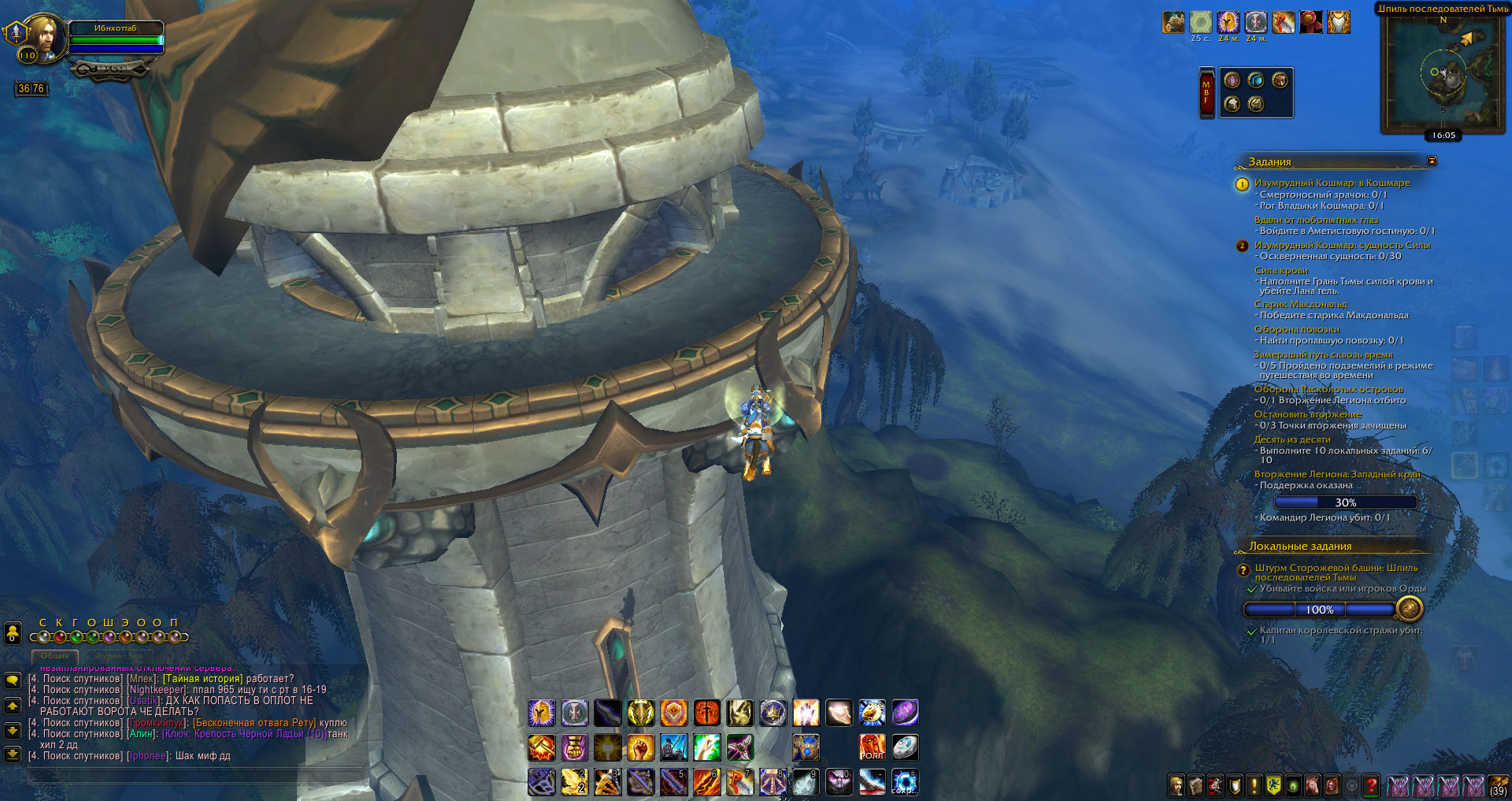Viewport: 1512px width, 801px height.
Task: Click the red seal buff icon
Action: click(1311, 22)
